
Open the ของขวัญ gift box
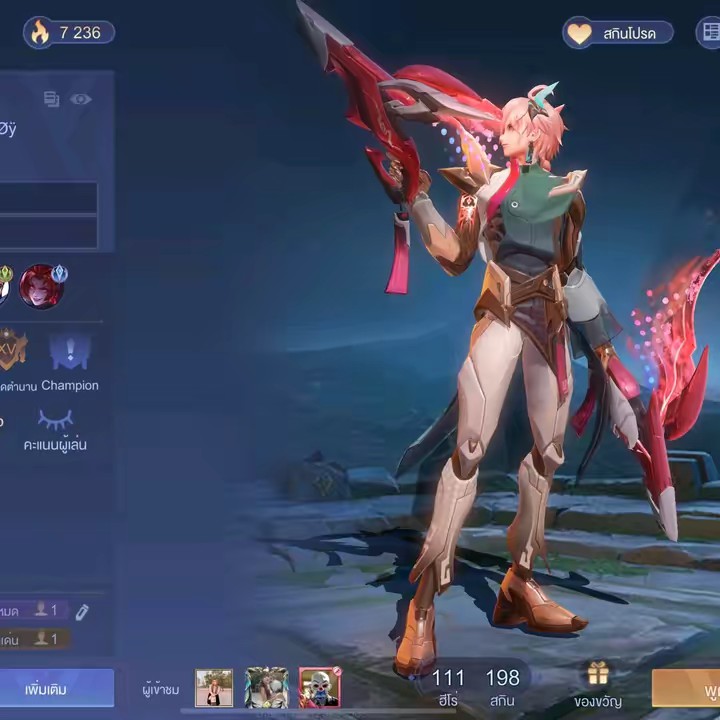coord(598,685)
